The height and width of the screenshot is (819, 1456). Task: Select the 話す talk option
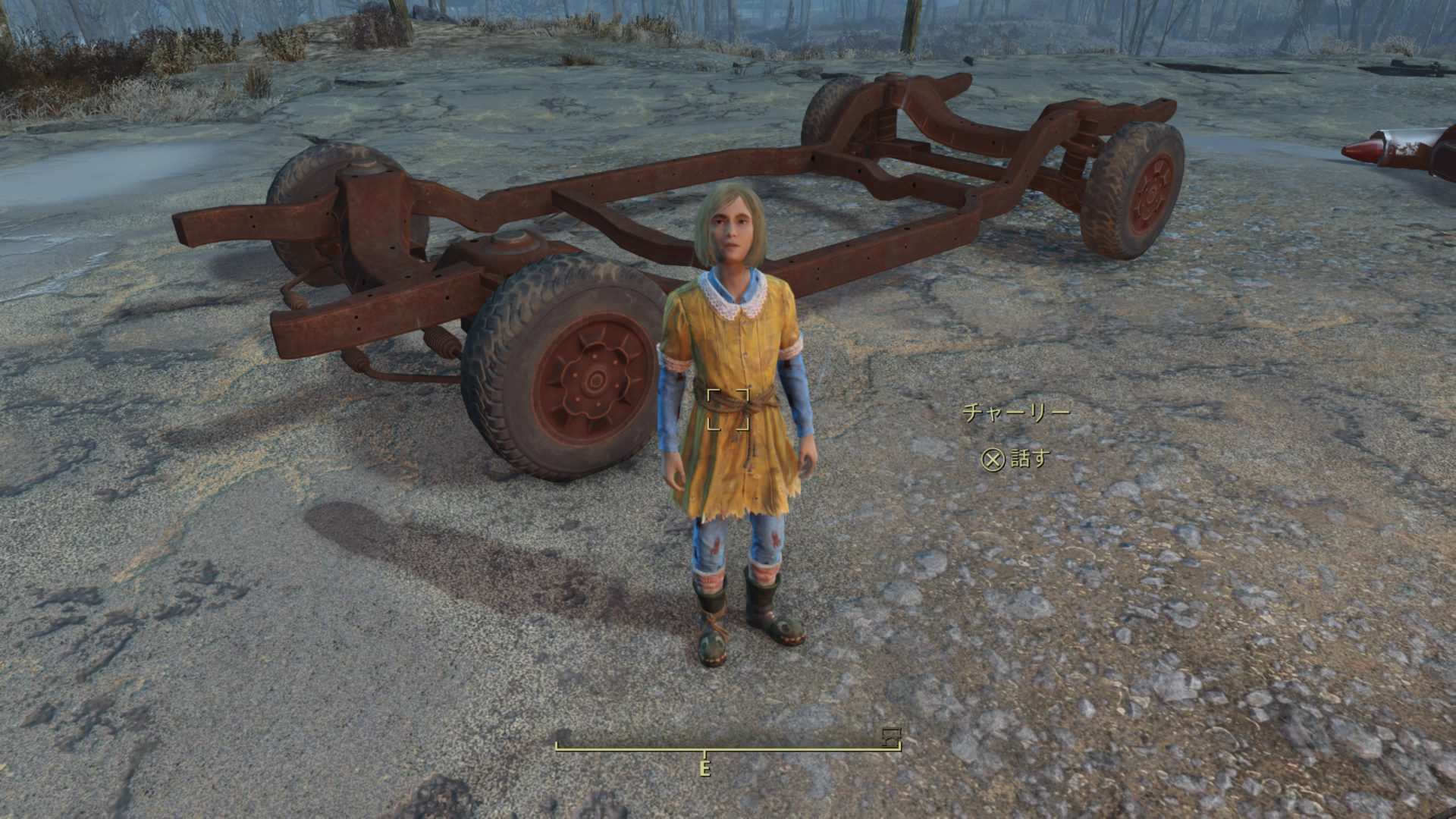click(x=1016, y=459)
